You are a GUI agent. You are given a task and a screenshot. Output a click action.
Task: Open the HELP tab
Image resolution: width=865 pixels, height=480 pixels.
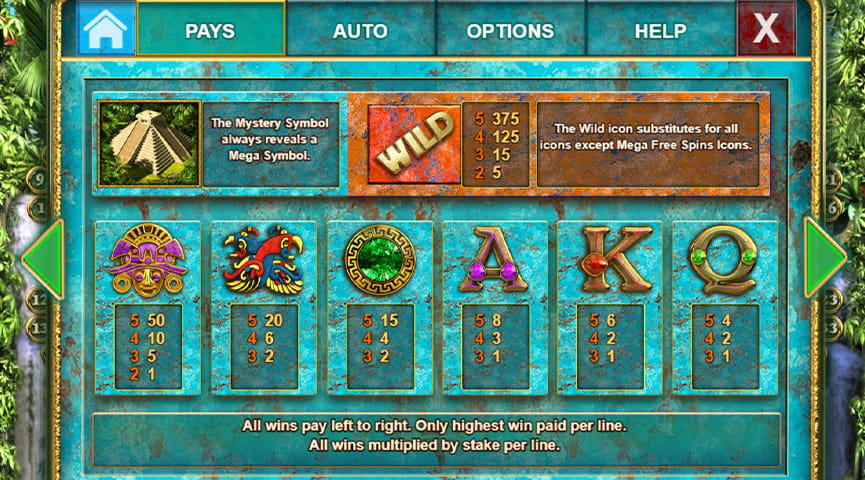coord(660,30)
